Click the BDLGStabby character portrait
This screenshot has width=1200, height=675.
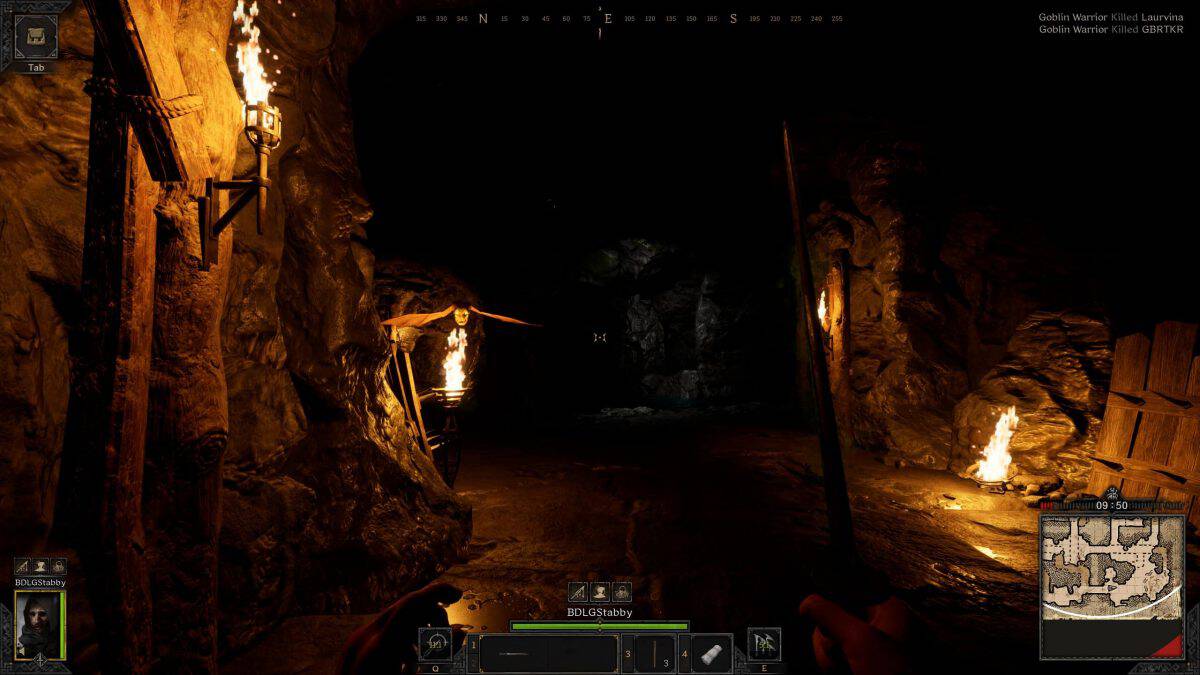point(40,625)
